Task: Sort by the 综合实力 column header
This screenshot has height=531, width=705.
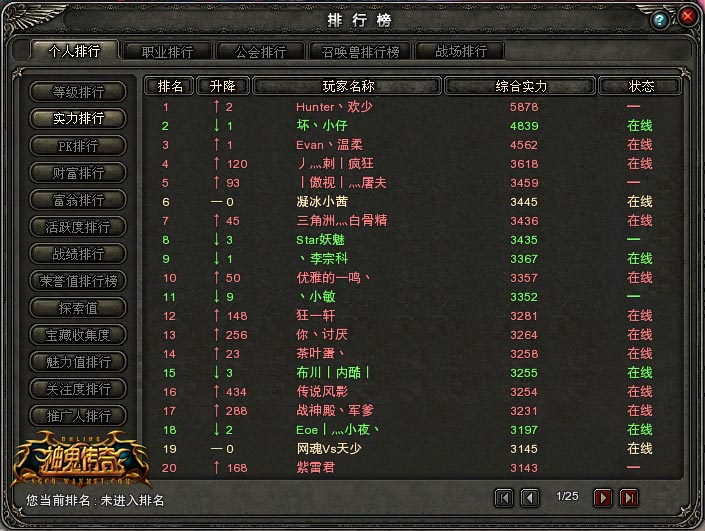Action: (521, 86)
